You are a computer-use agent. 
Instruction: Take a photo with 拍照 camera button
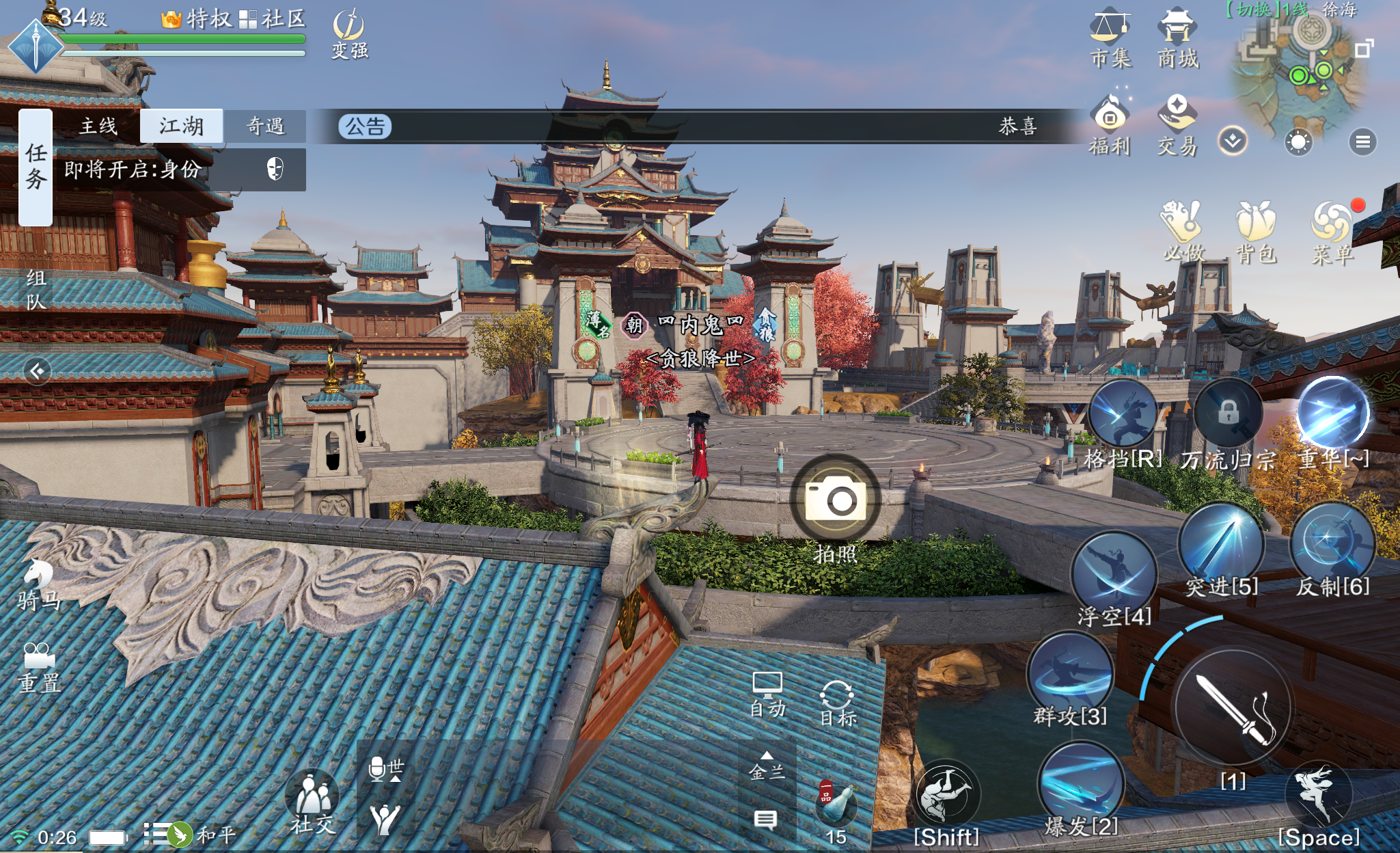835,500
